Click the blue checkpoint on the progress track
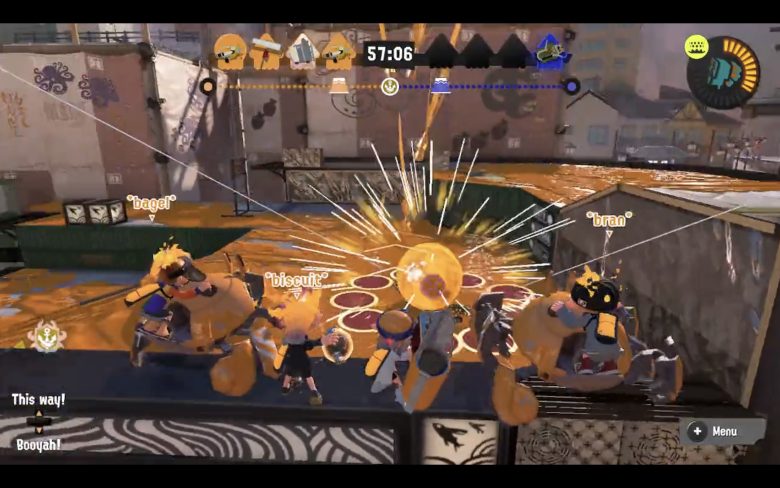 (x=440, y=86)
